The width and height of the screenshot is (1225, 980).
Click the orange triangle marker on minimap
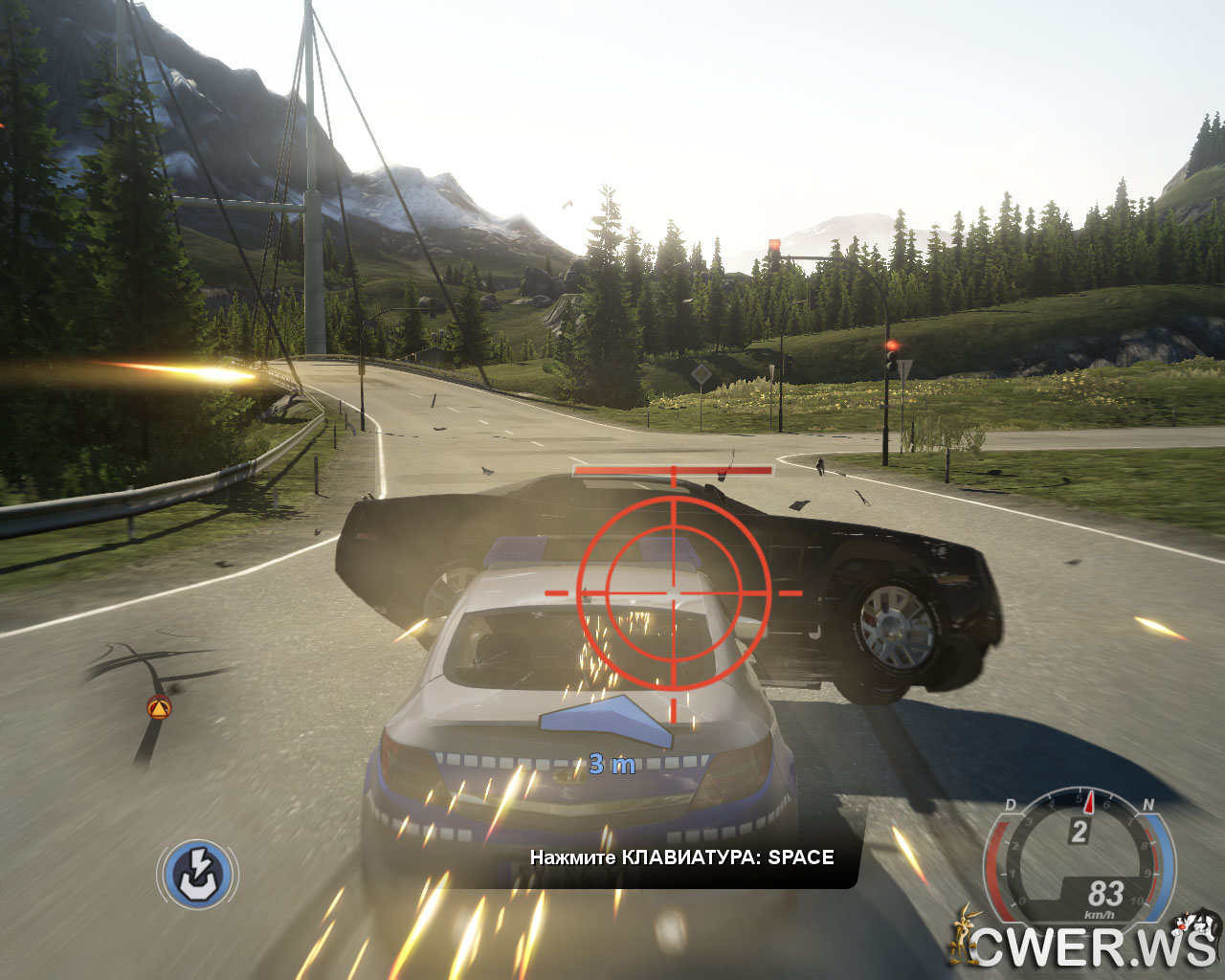tap(159, 708)
